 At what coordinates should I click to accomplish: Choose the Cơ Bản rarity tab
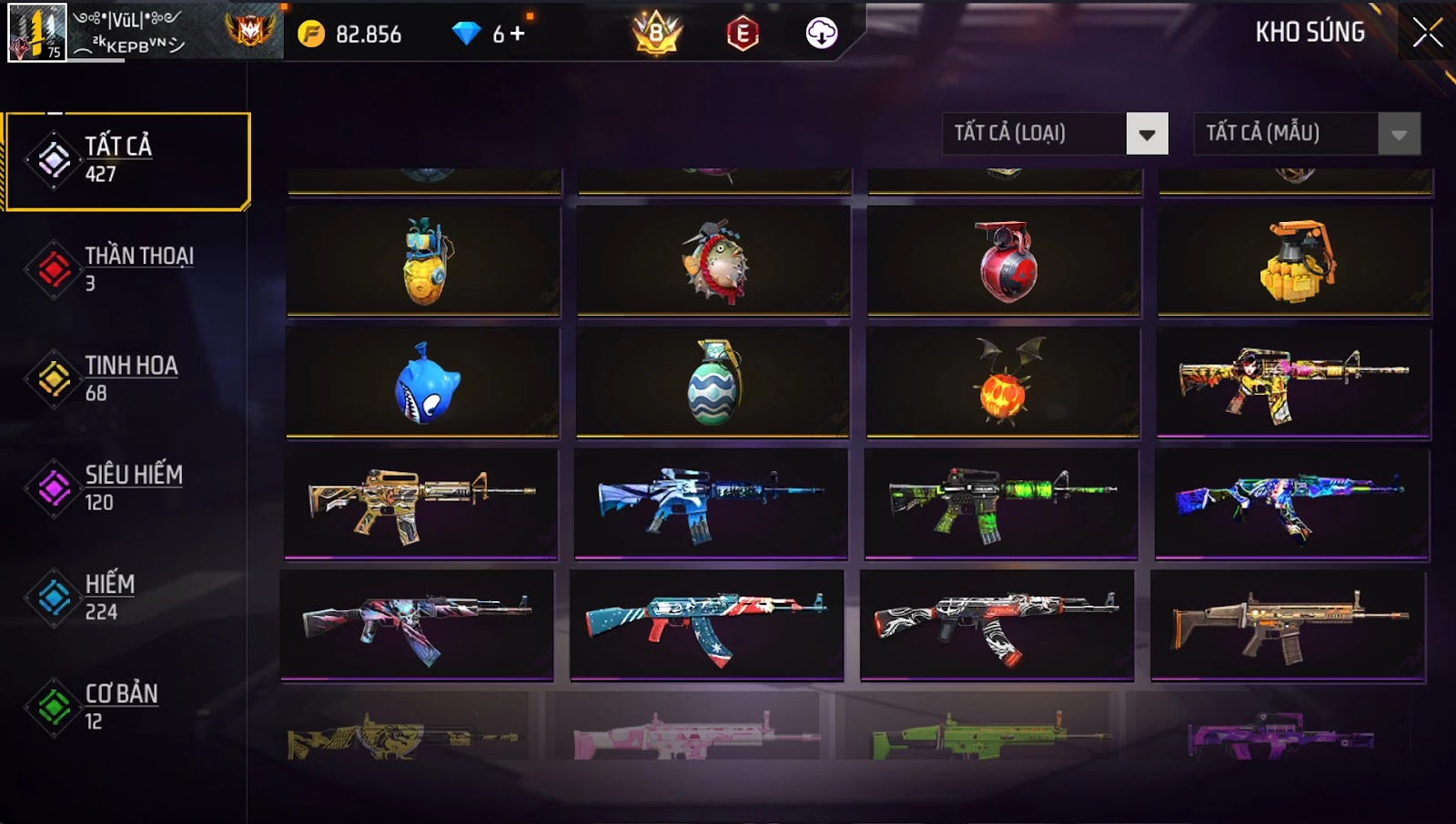(127, 706)
